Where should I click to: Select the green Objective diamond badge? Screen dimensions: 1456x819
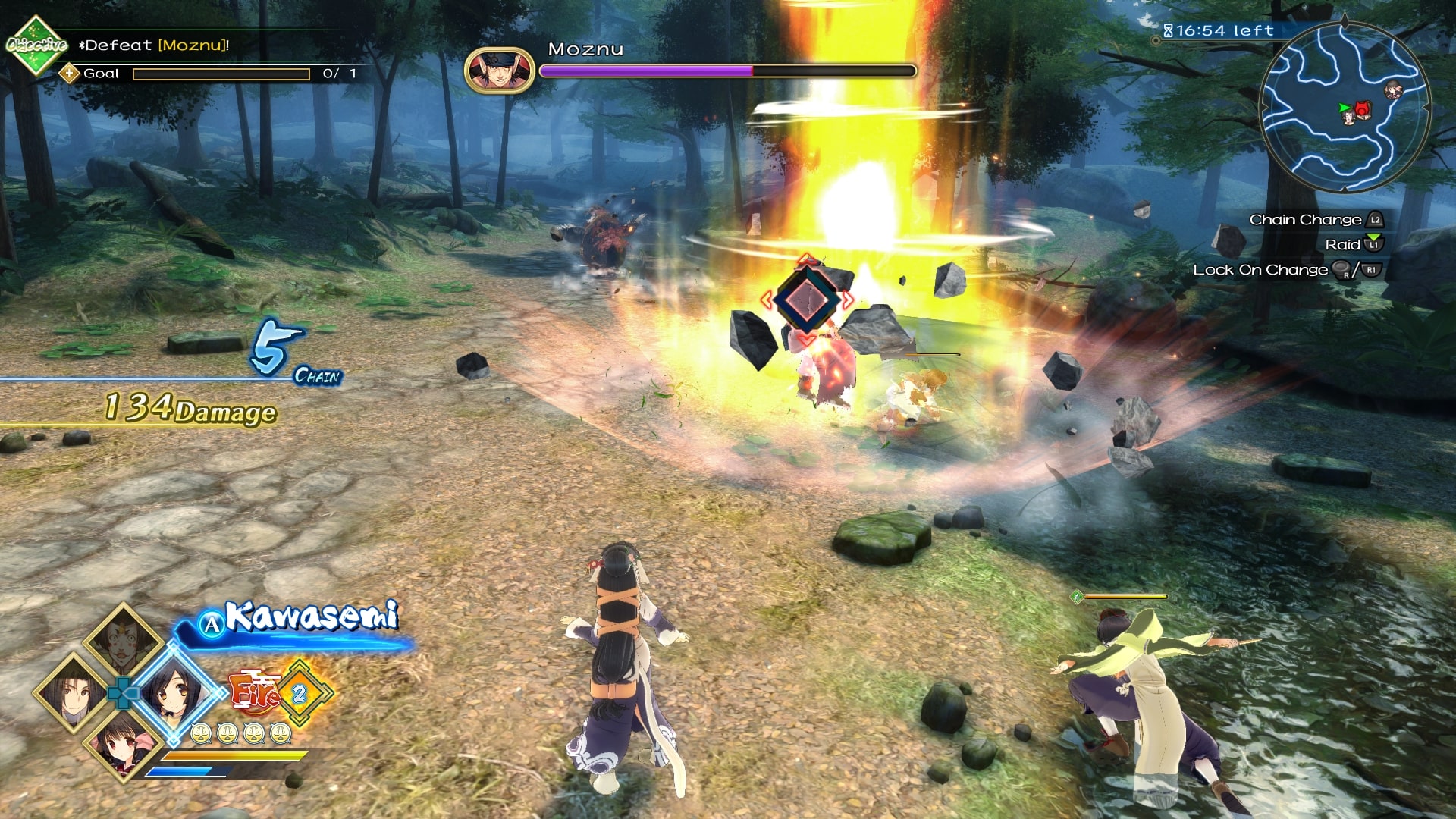(35, 45)
